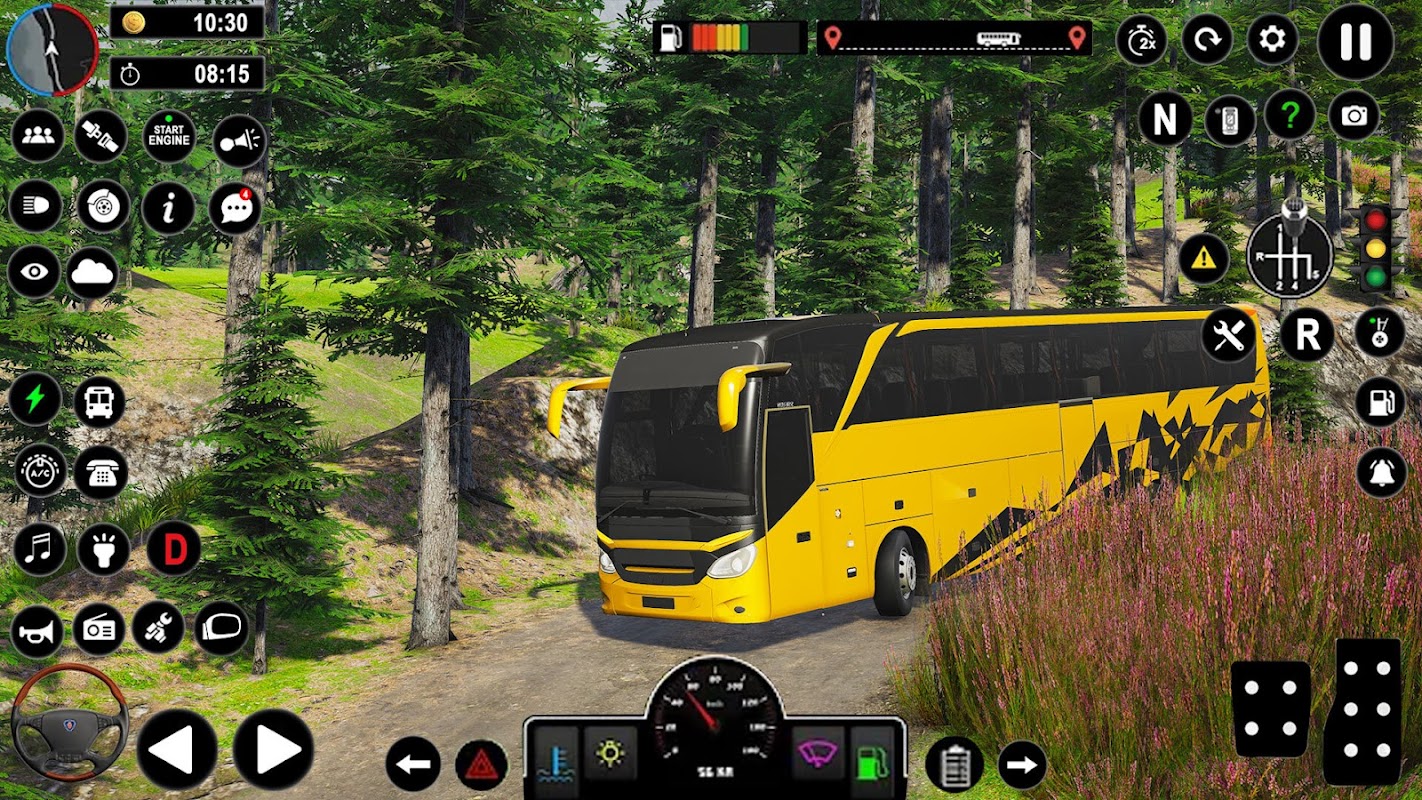
Task: Toggle the red hazard triangle light
Action: 481,765
